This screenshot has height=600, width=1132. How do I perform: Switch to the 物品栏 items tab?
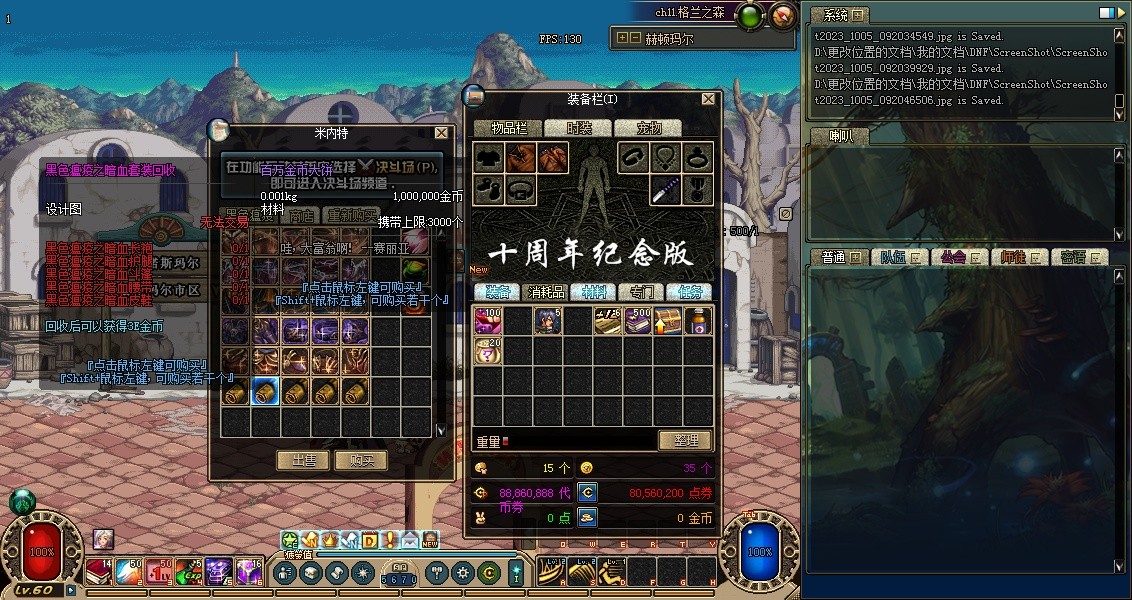point(507,128)
